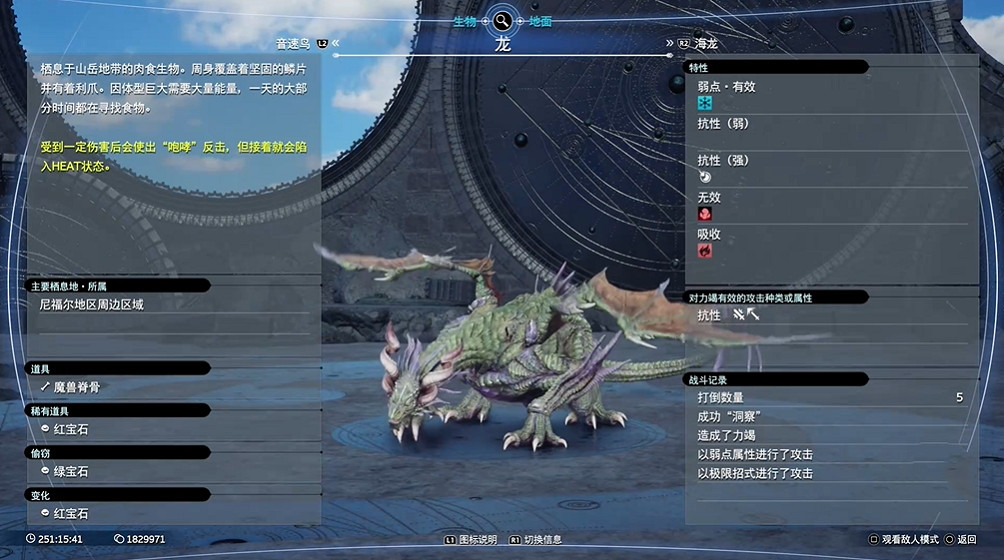Switch to the 生物 category tab
This screenshot has width=1004, height=560.
463,21
